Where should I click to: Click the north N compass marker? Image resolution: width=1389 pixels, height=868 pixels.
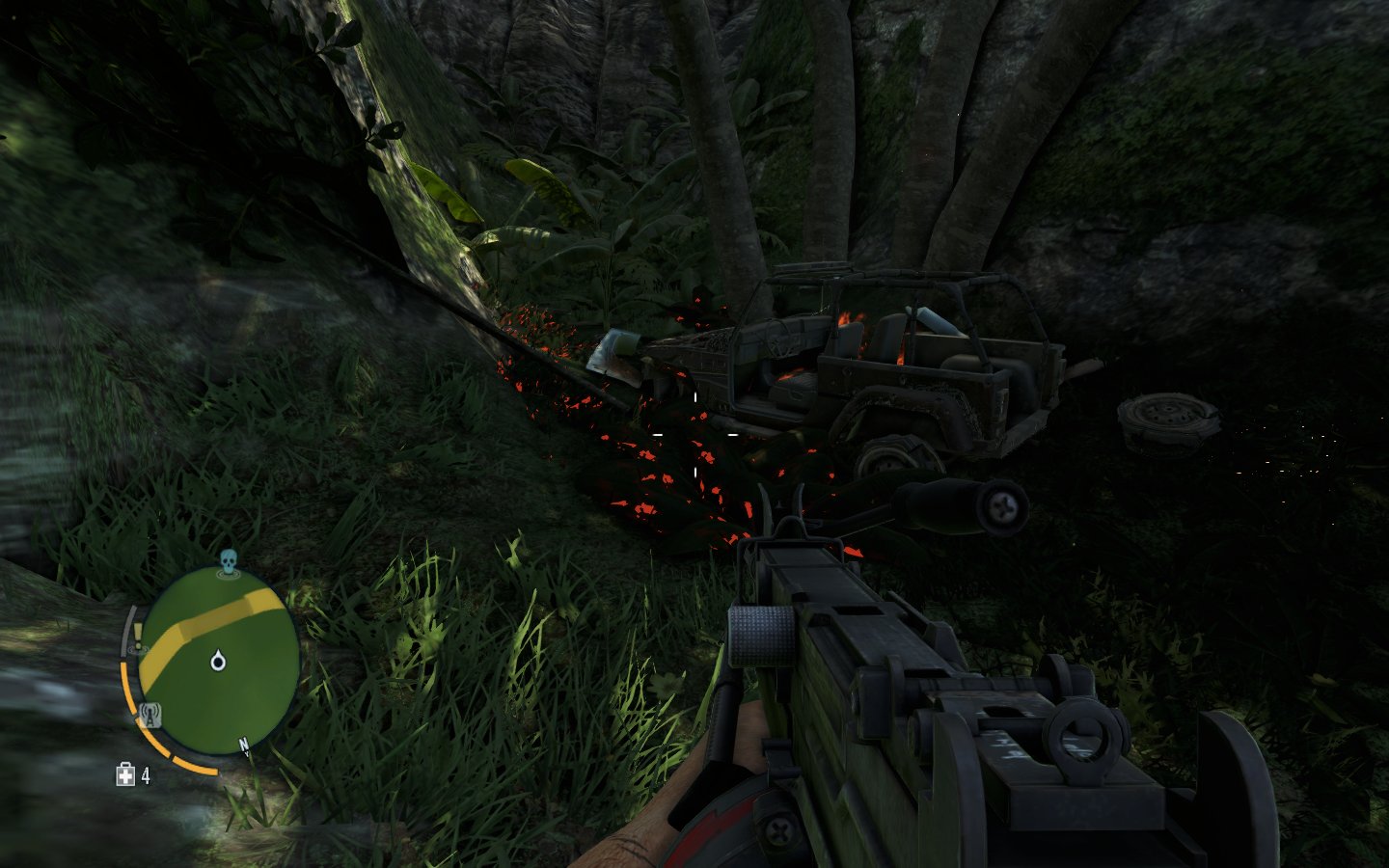[244, 745]
